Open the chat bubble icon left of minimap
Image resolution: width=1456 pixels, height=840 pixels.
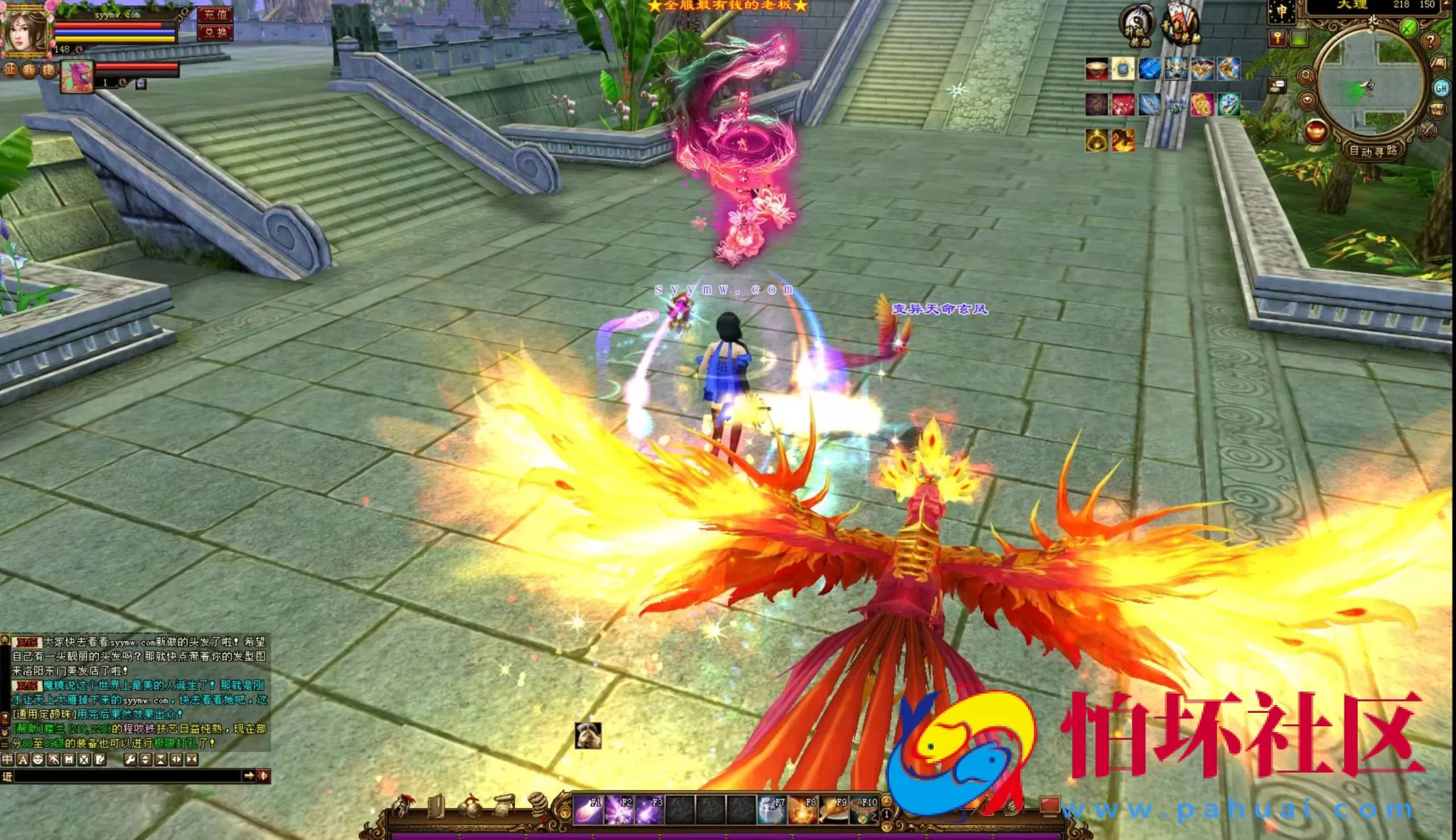[x=1277, y=85]
